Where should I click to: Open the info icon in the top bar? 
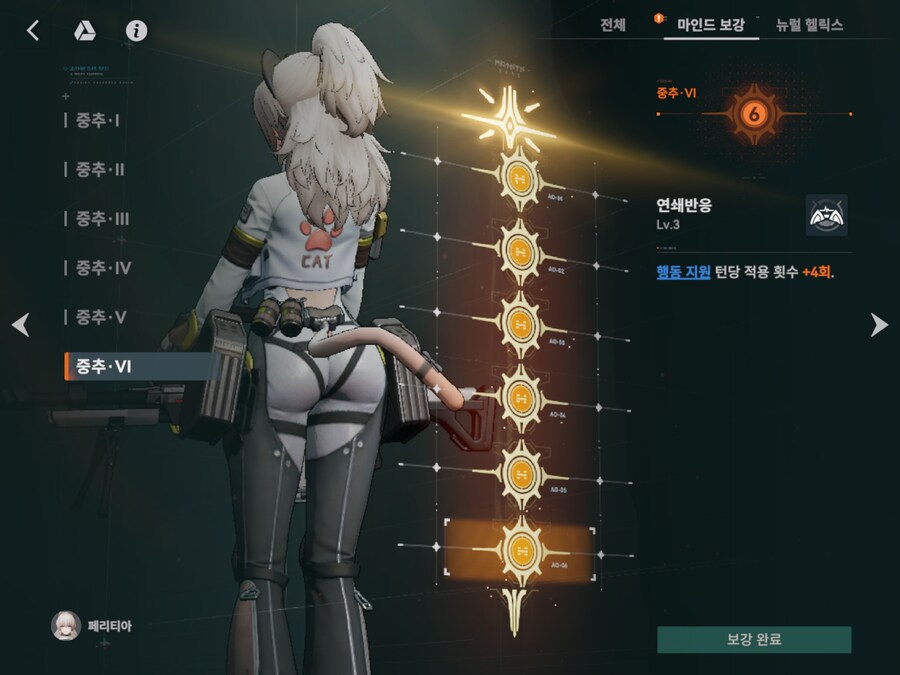pos(136,30)
